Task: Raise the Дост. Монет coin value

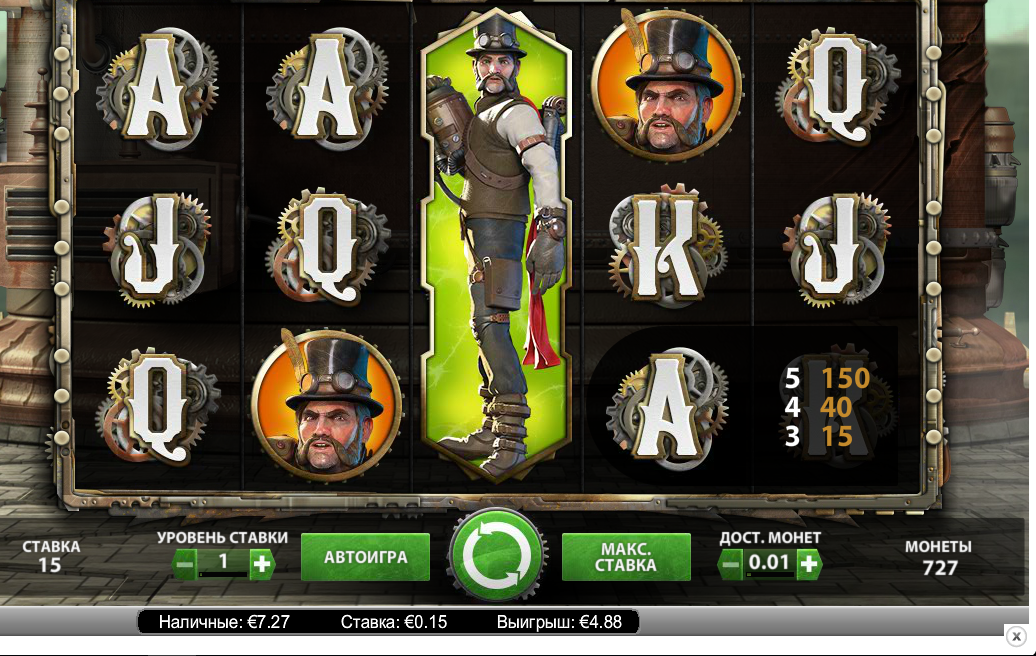Action: 808,564
